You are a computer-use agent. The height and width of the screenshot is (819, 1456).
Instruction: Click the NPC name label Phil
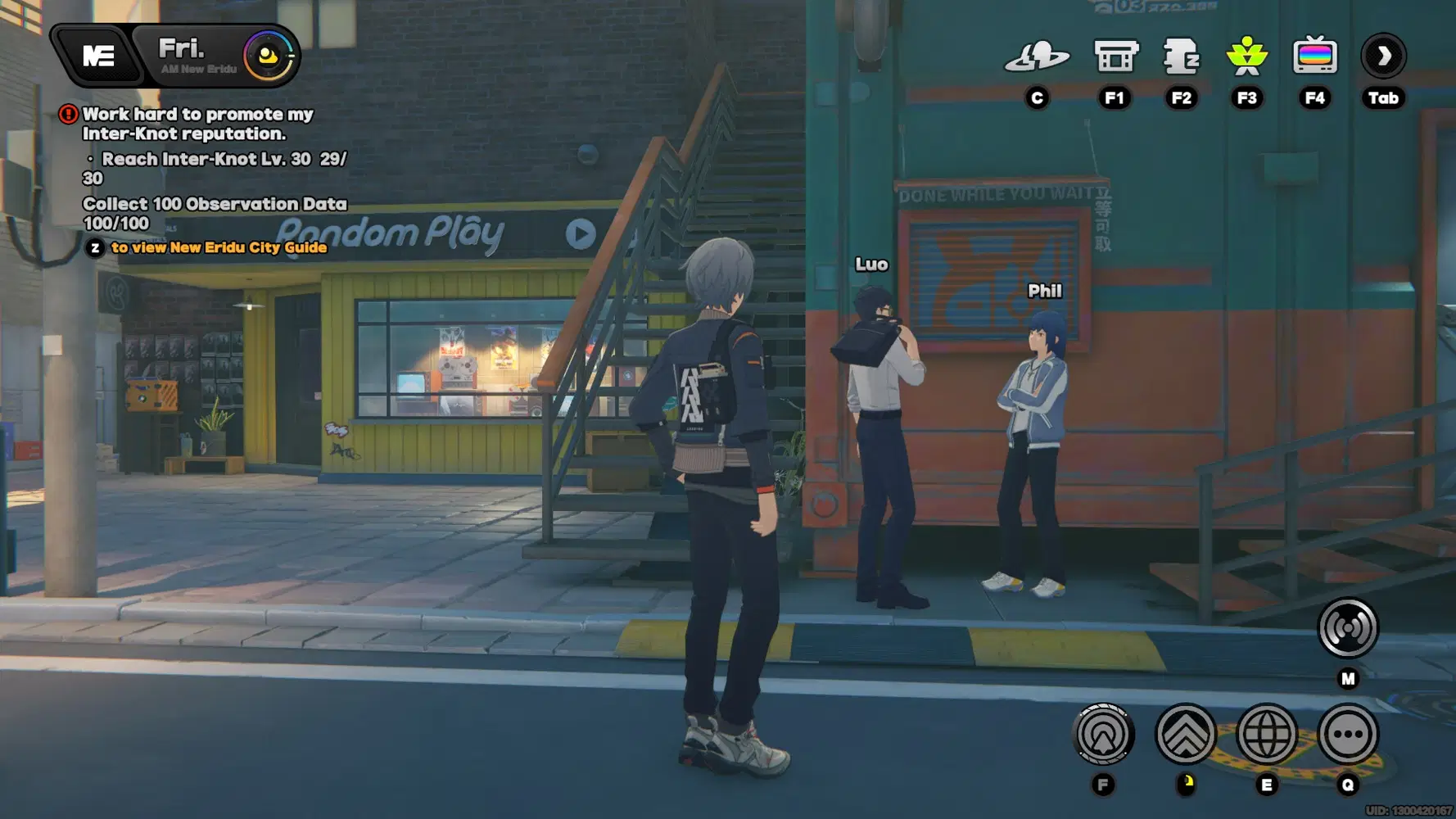(1043, 291)
